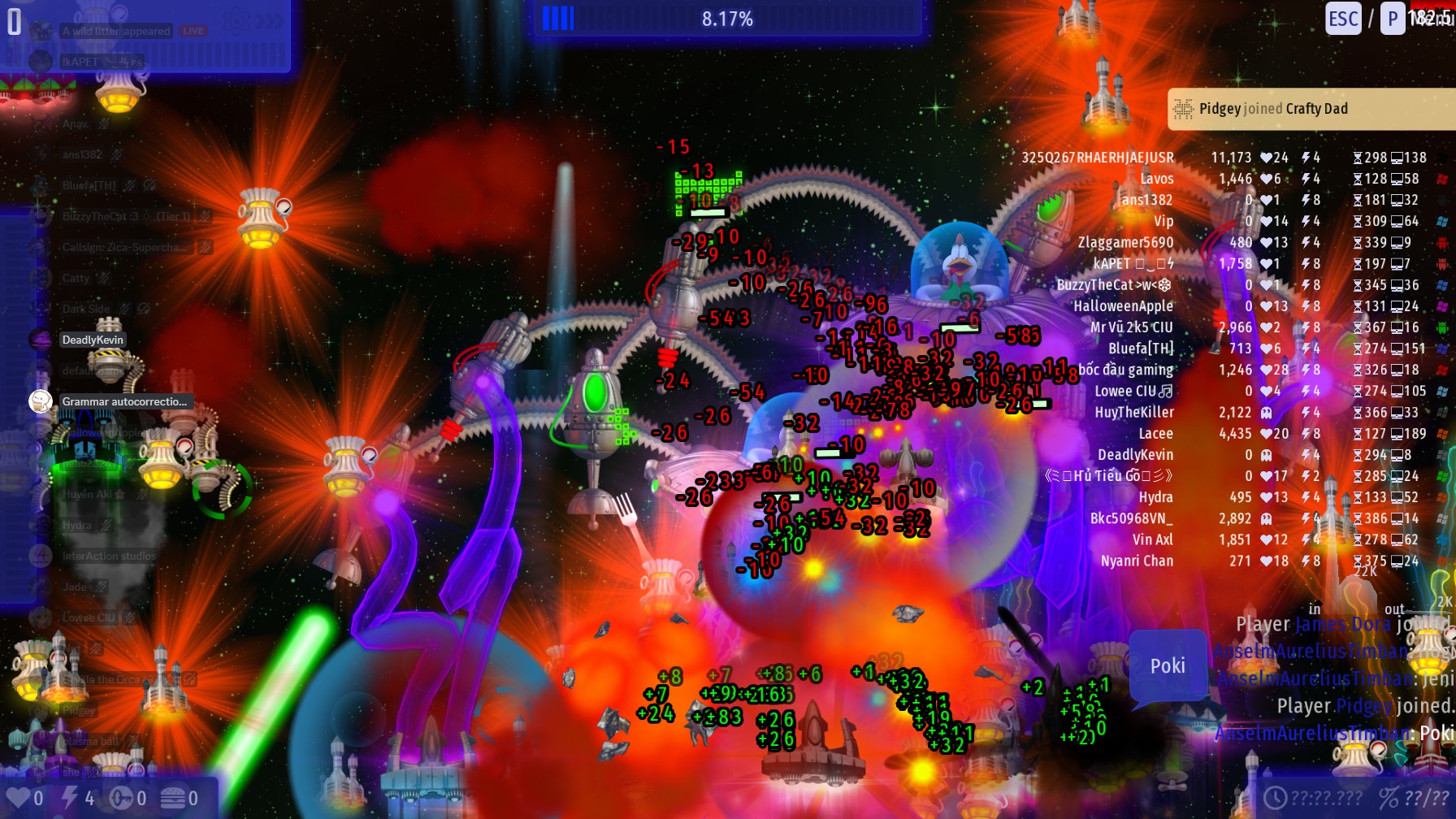Select the Vip row in the scoreboard
This screenshot has height=819, width=1456.
click(1163, 221)
